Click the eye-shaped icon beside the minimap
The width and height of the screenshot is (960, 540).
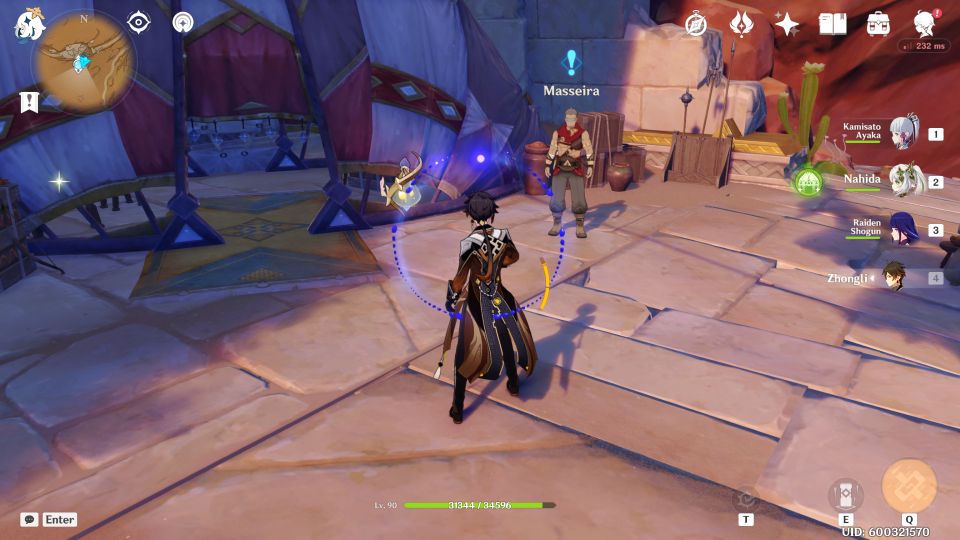(x=138, y=22)
